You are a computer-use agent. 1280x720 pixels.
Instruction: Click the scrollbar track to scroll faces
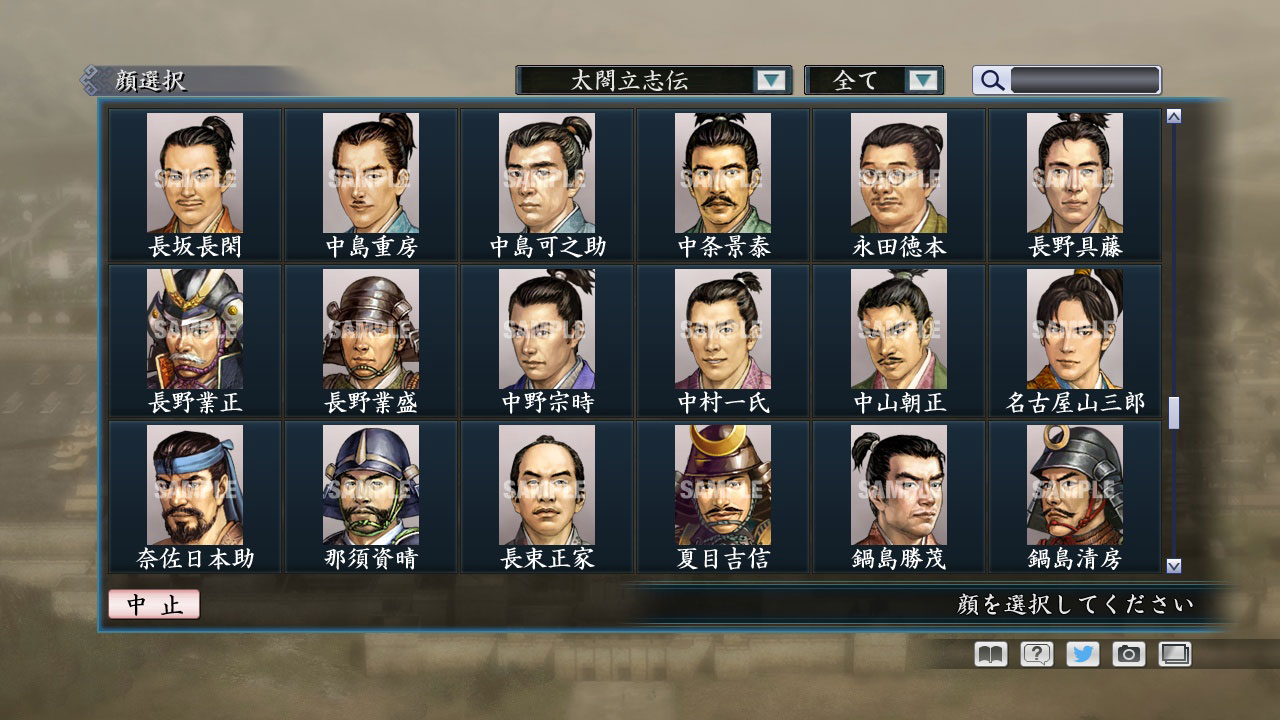[1172, 300]
